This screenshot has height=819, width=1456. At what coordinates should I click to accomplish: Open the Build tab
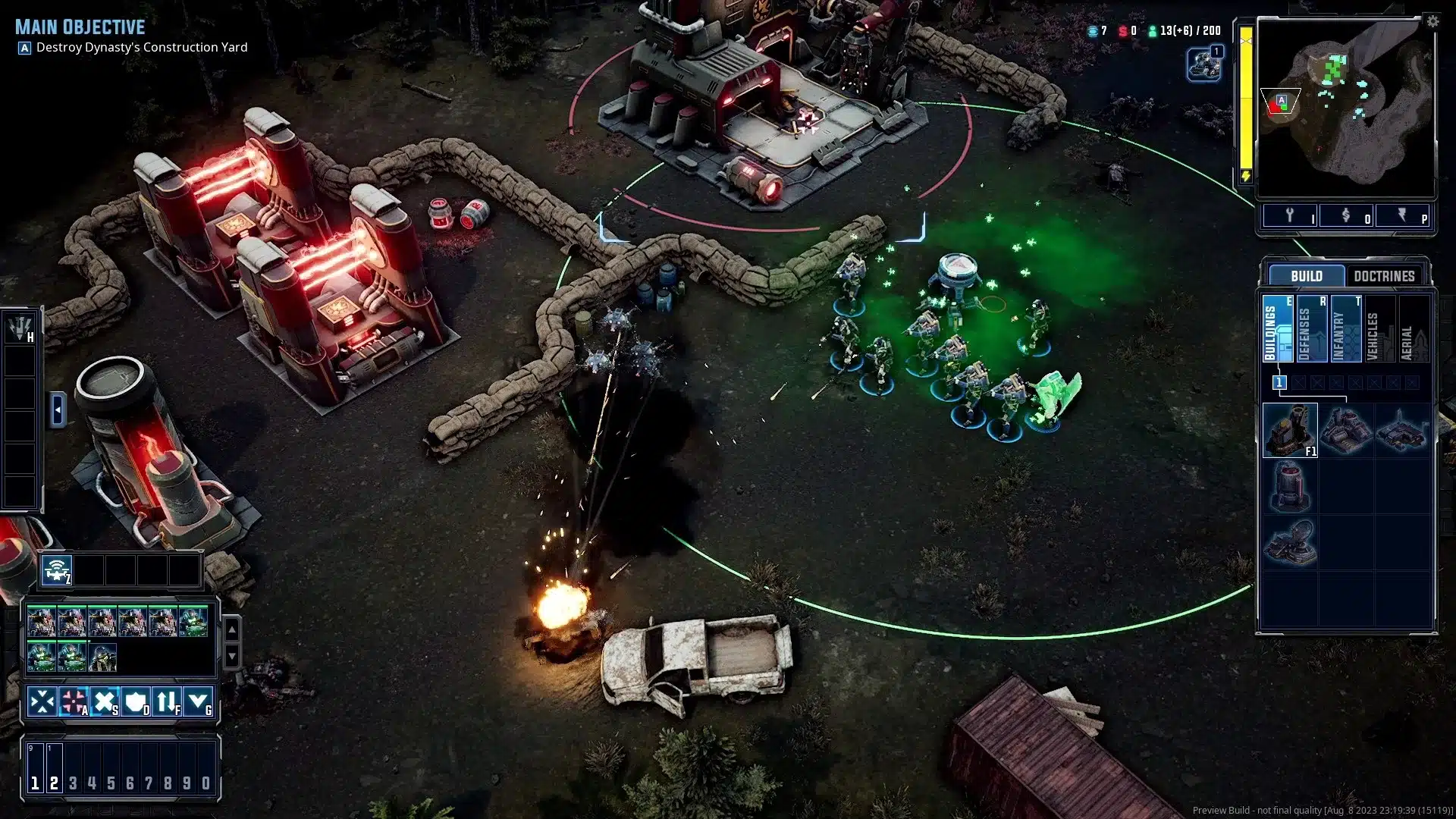click(1306, 276)
